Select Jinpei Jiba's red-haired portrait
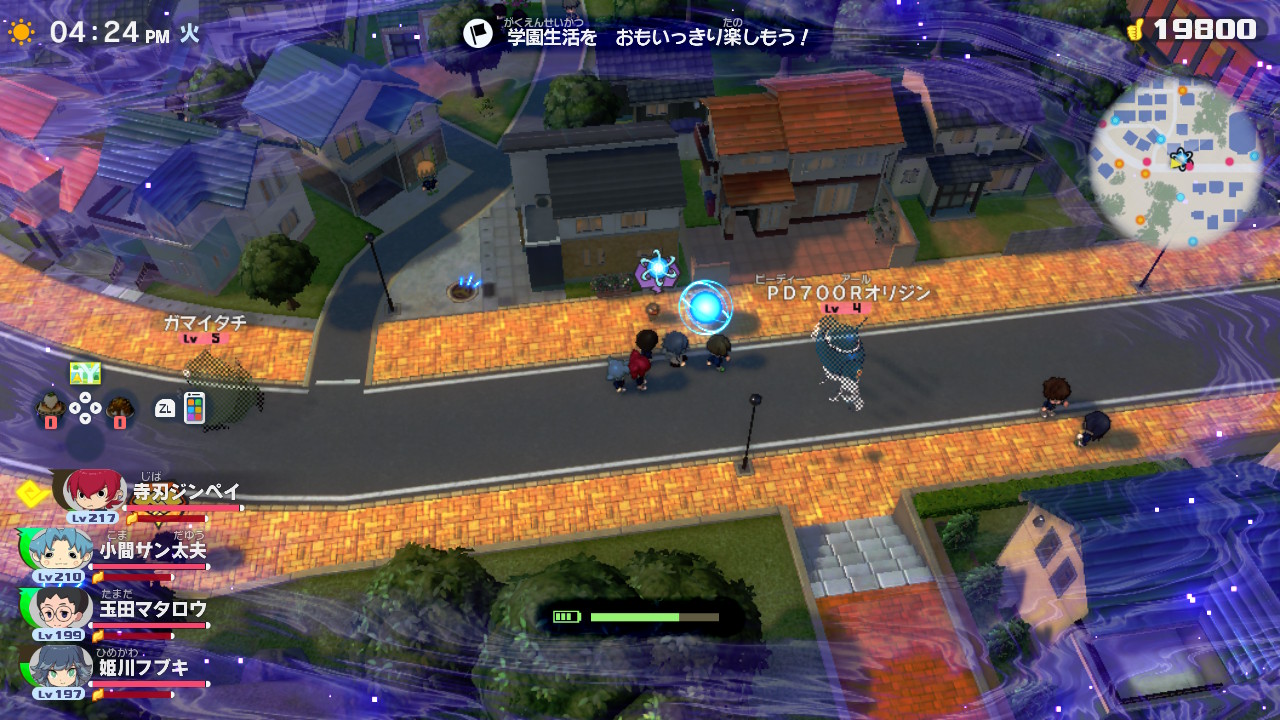Image resolution: width=1280 pixels, height=720 pixels. click(95, 490)
